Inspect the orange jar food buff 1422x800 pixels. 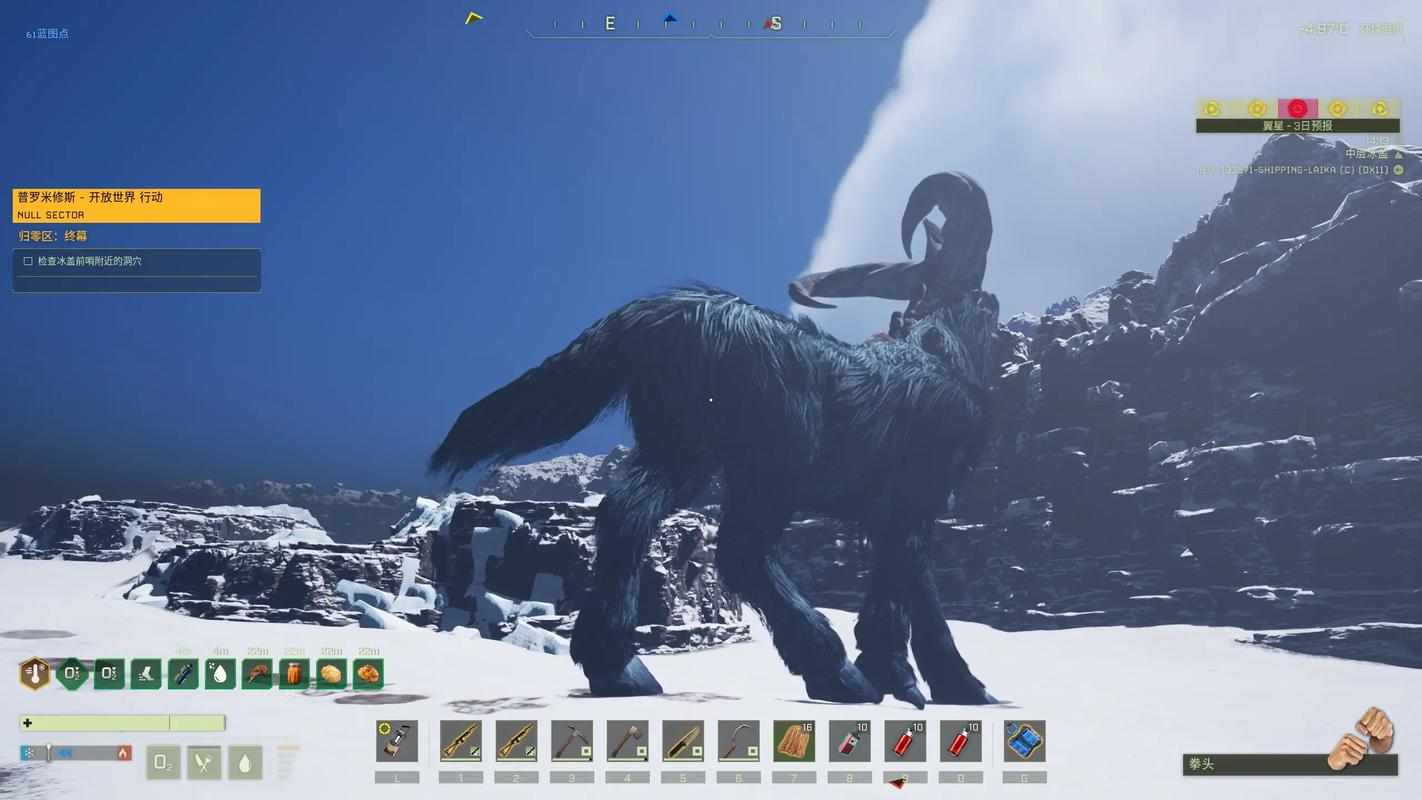(x=294, y=673)
